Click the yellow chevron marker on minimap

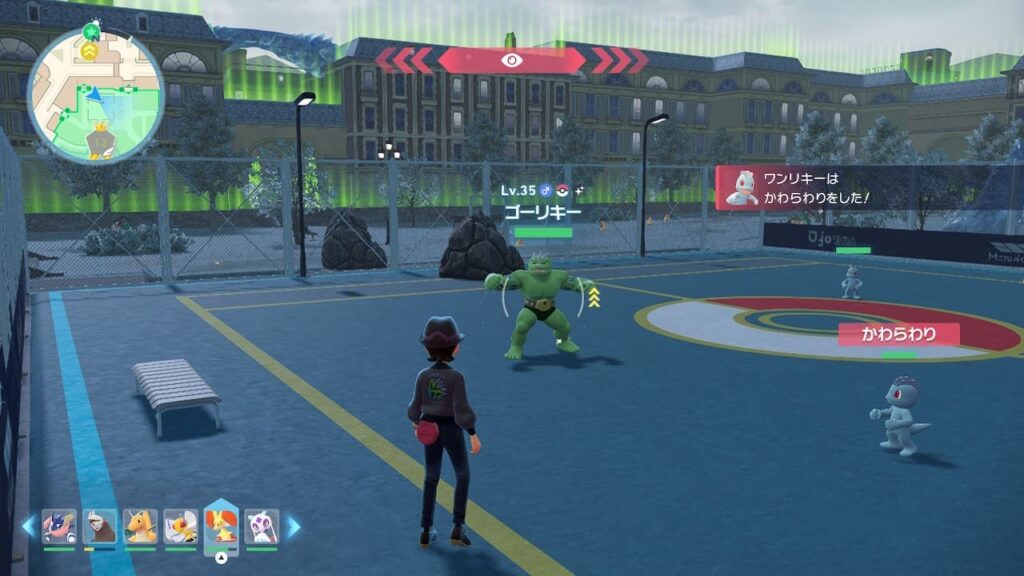pos(90,50)
